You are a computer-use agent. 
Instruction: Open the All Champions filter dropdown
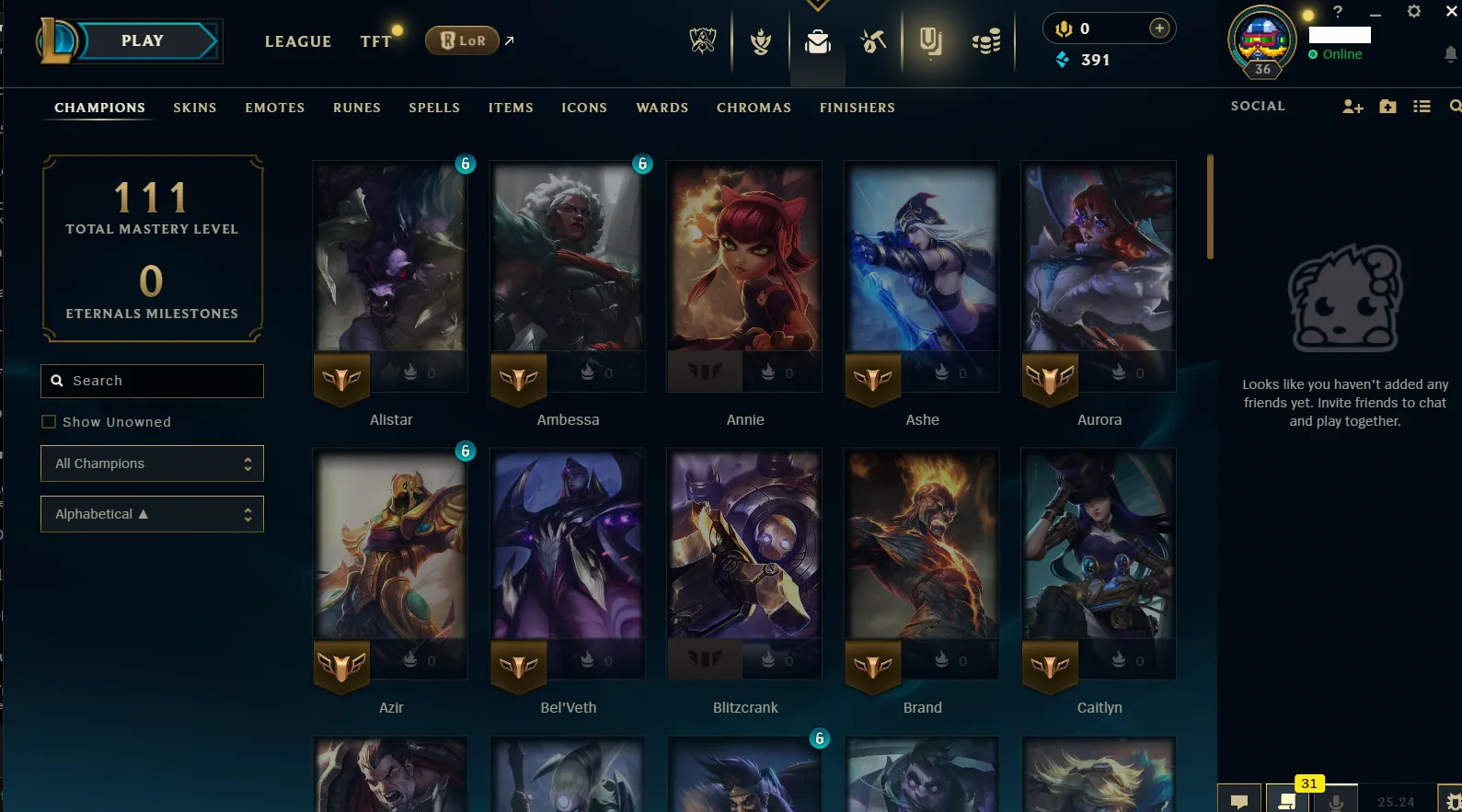[x=152, y=463]
